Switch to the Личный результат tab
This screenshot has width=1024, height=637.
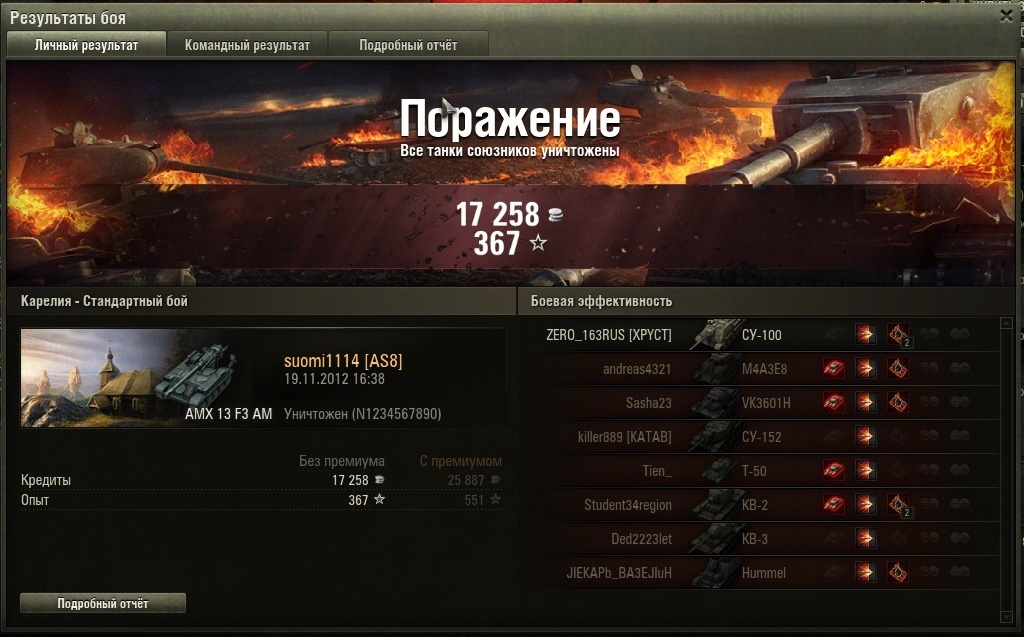pyautogui.click(x=86, y=45)
